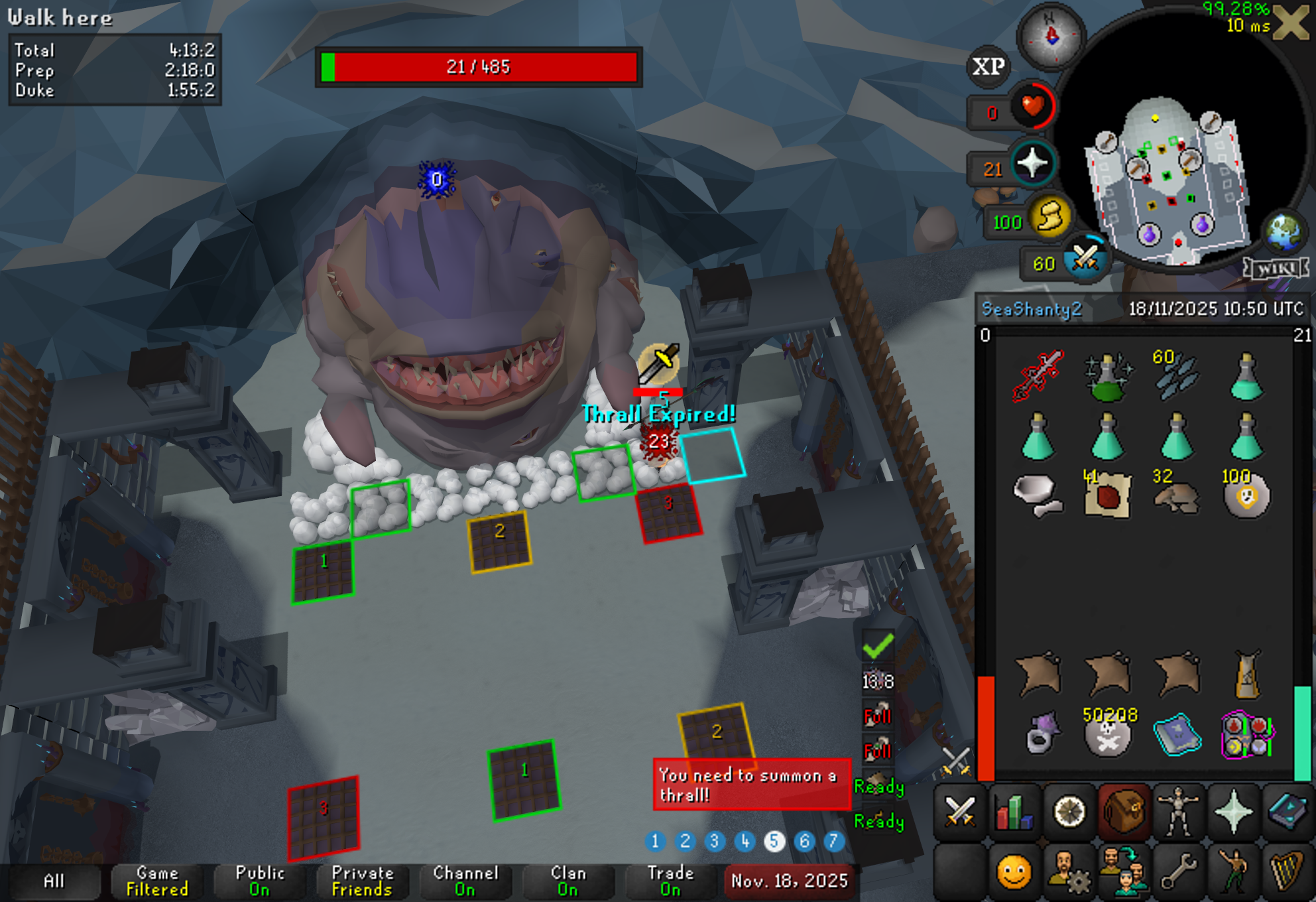1316x902 pixels.
Task: Switch to the Skills tab
Action: pyautogui.click(x=1014, y=812)
